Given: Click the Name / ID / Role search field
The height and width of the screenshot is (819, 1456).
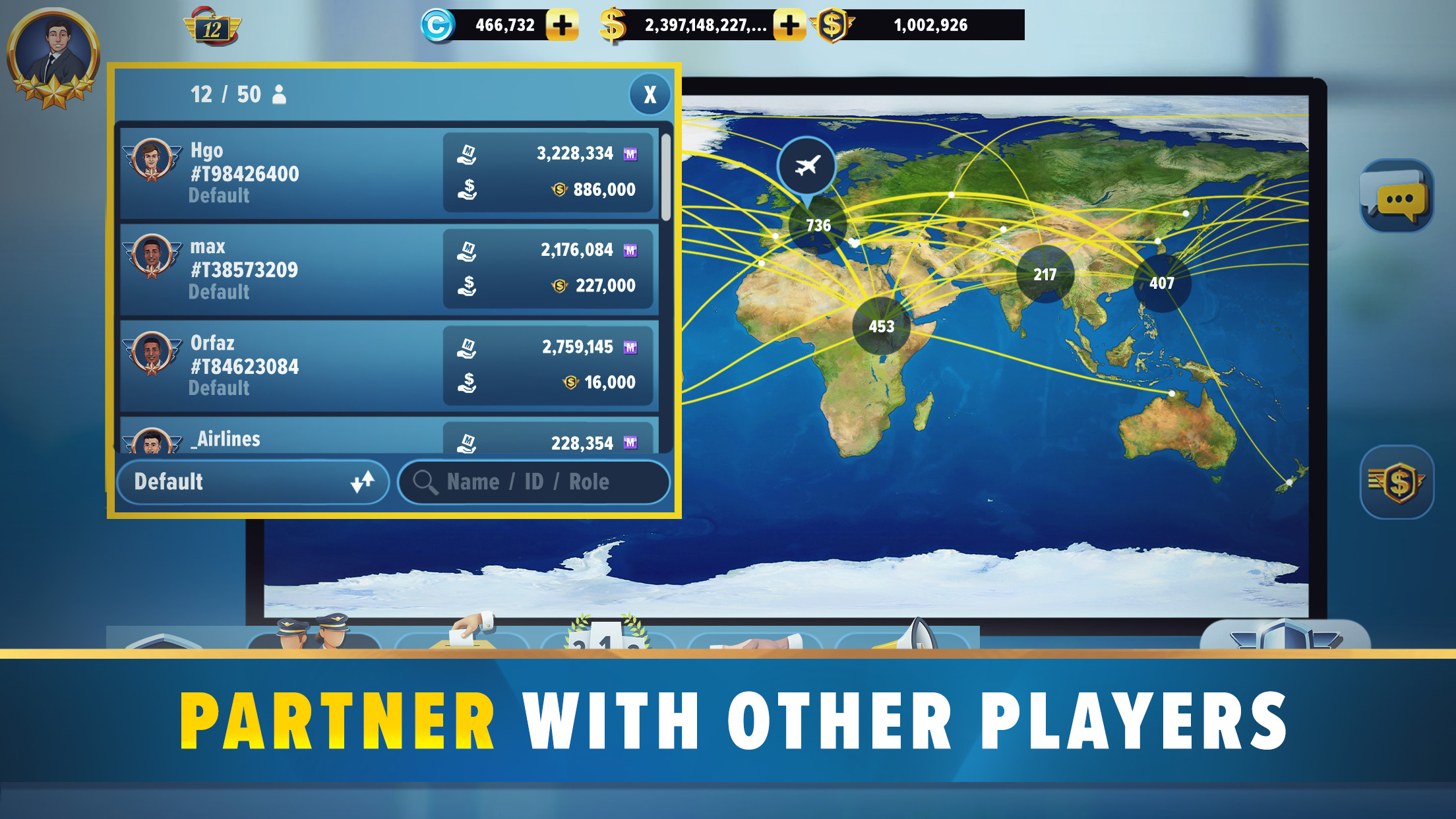Looking at the screenshot, I should point(534,482).
